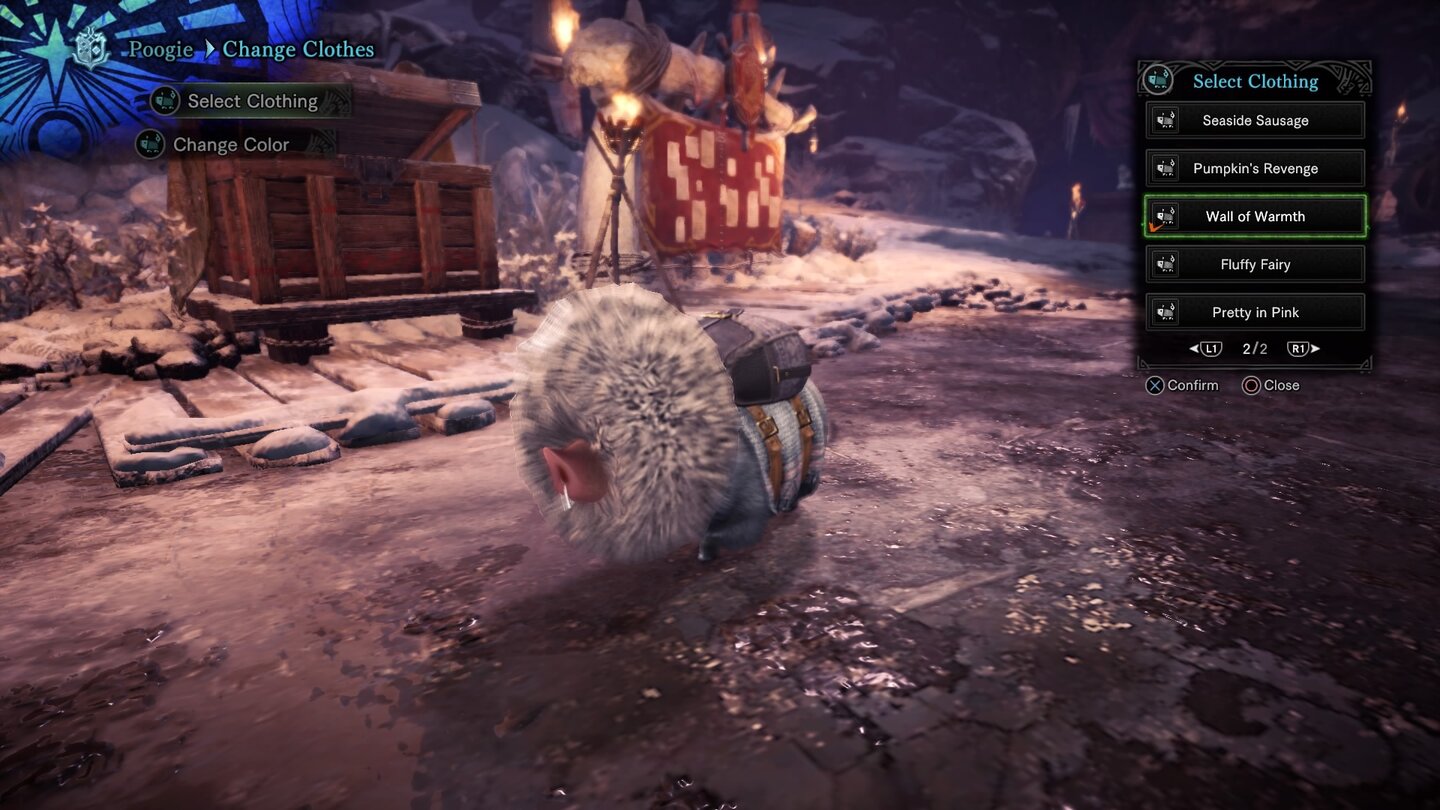Select the Seaside Sausage outfit icon
This screenshot has width=1440, height=810.
pyautogui.click(x=1164, y=120)
